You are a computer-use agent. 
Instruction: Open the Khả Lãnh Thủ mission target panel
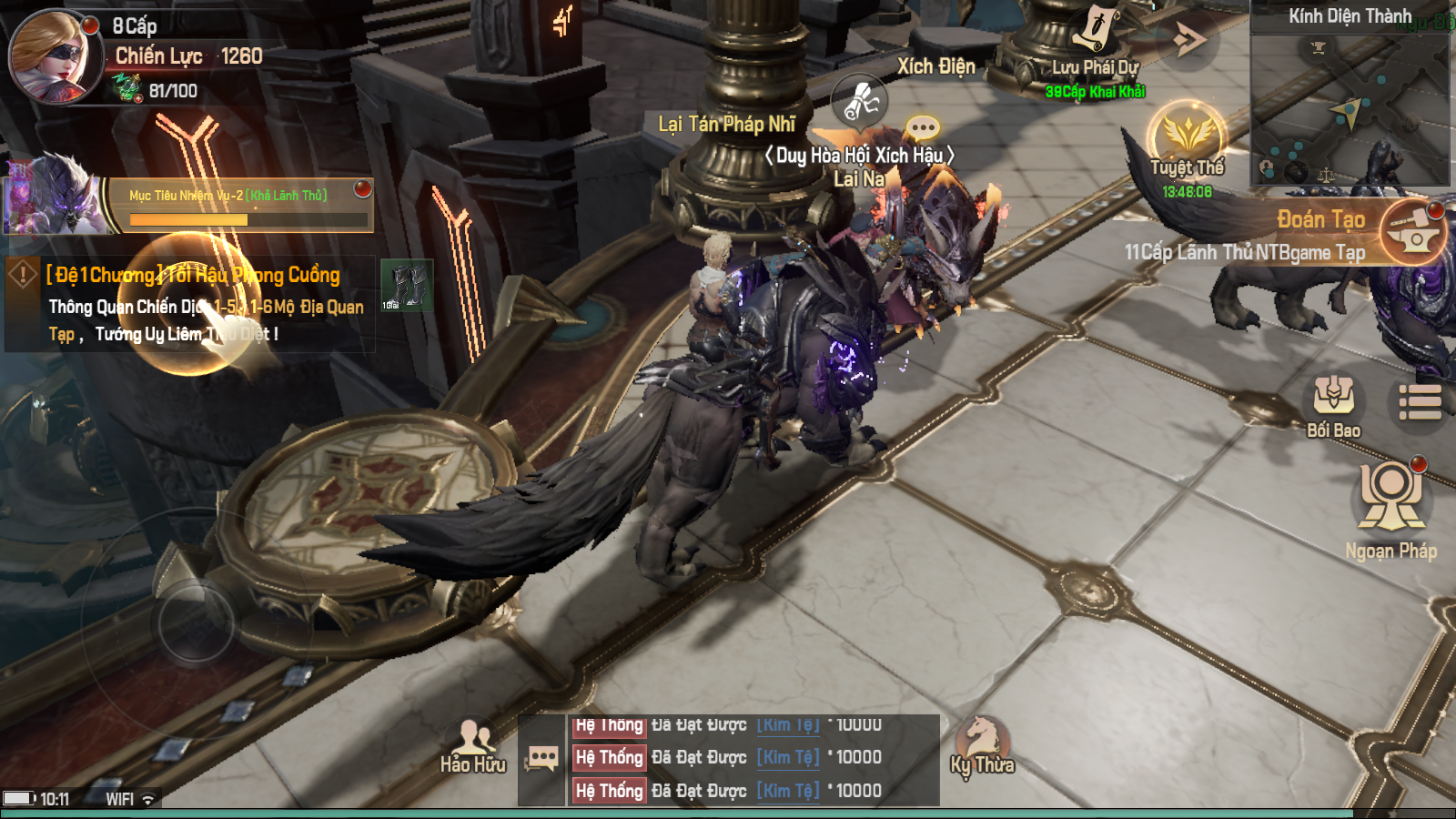click(241, 206)
